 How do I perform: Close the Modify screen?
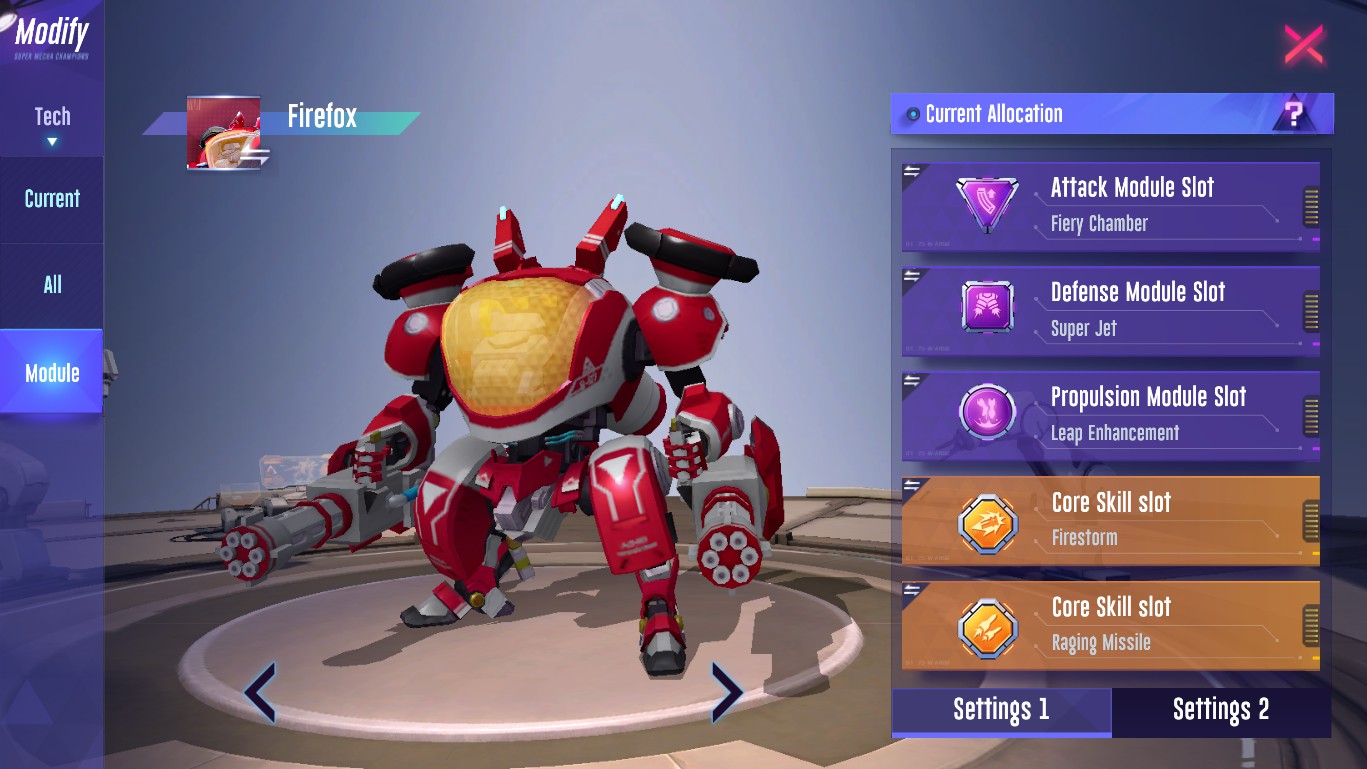[1303, 44]
